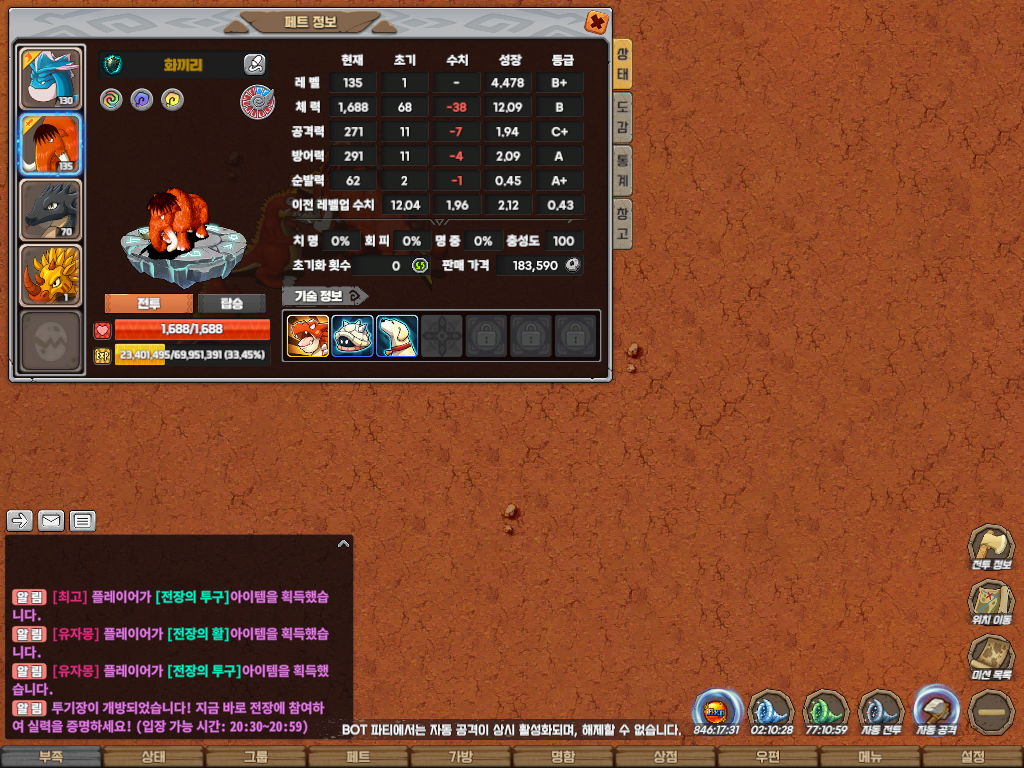Select the white dog skill icon

tap(397, 336)
